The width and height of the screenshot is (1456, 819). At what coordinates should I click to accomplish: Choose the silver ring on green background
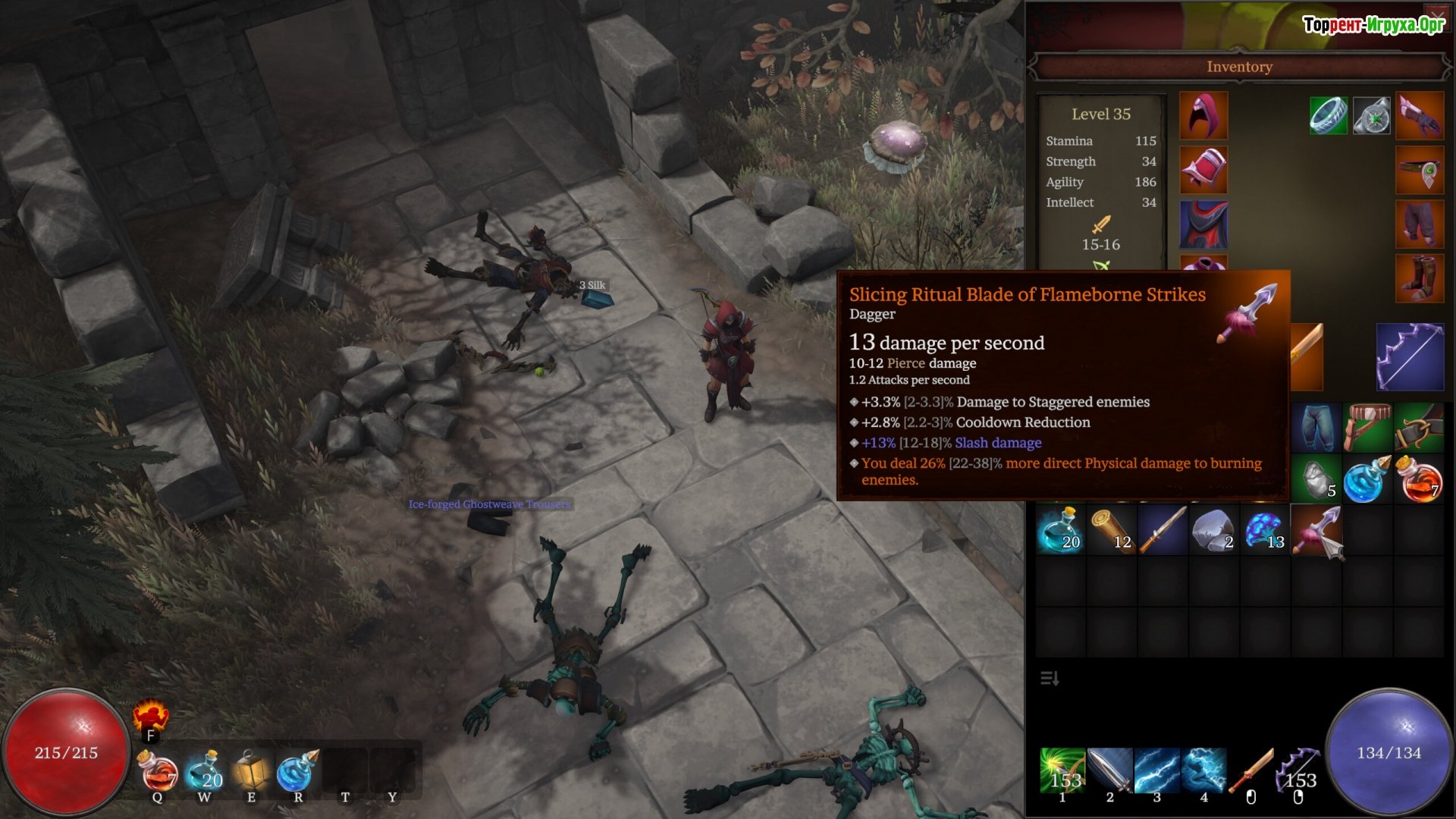click(x=1328, y=115)
